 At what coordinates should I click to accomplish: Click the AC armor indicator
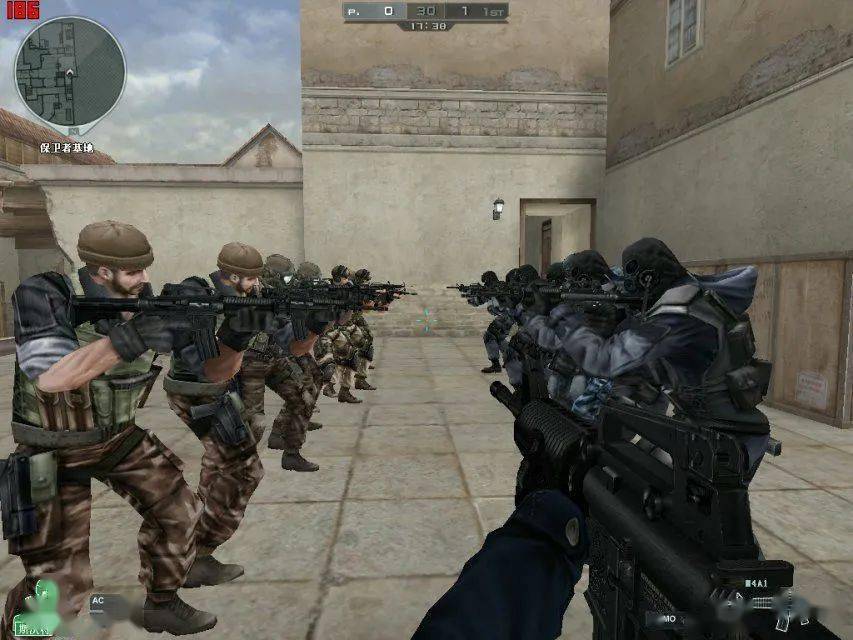tap(98, 601)
